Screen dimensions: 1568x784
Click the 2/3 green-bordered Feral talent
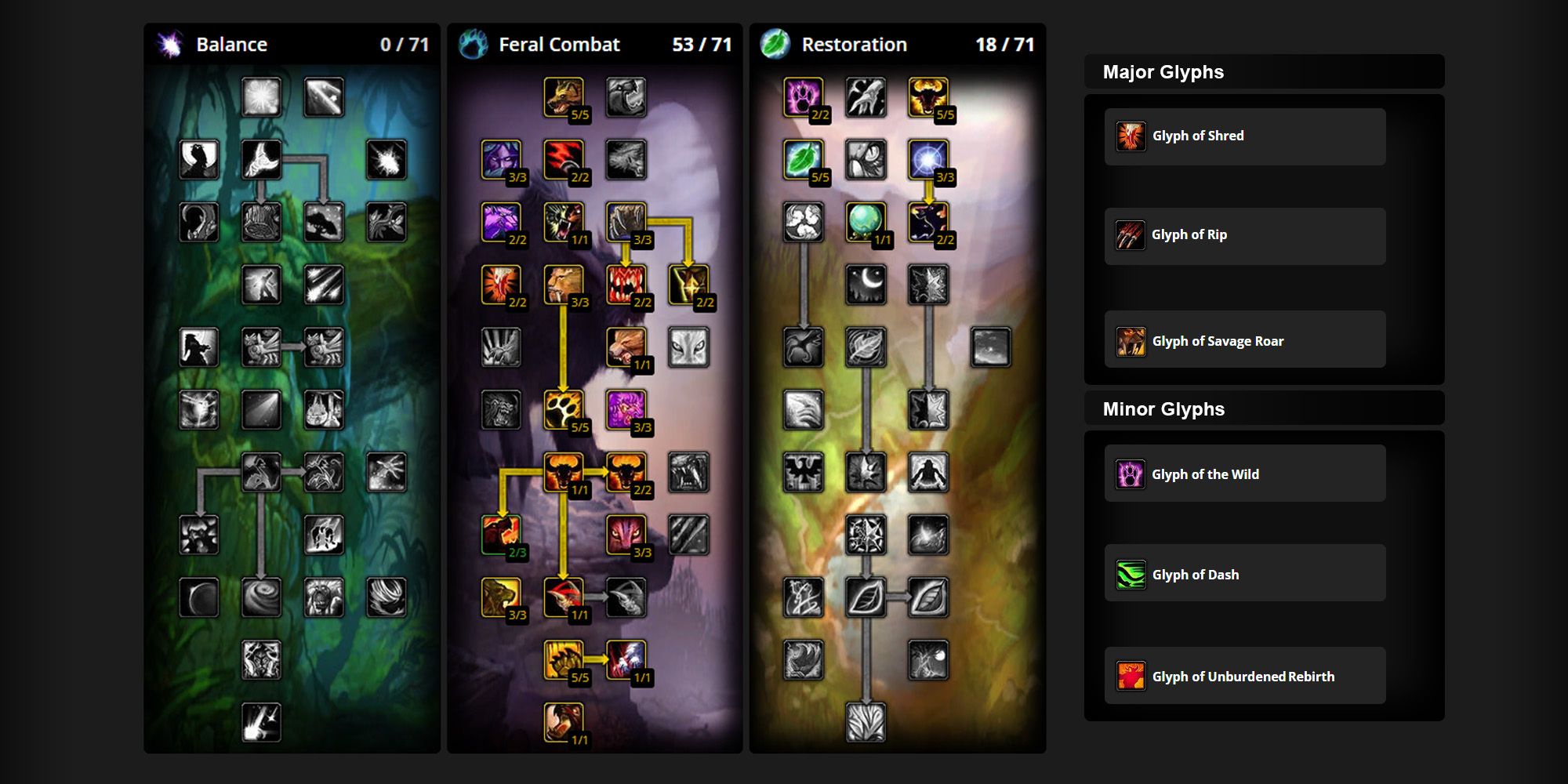pyautogui.click(x=501, y=535)
